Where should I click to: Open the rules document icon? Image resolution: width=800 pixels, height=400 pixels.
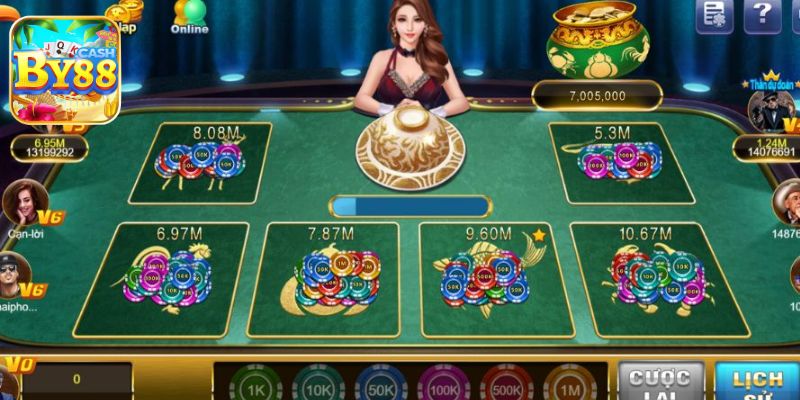click(x=714, y=15)
